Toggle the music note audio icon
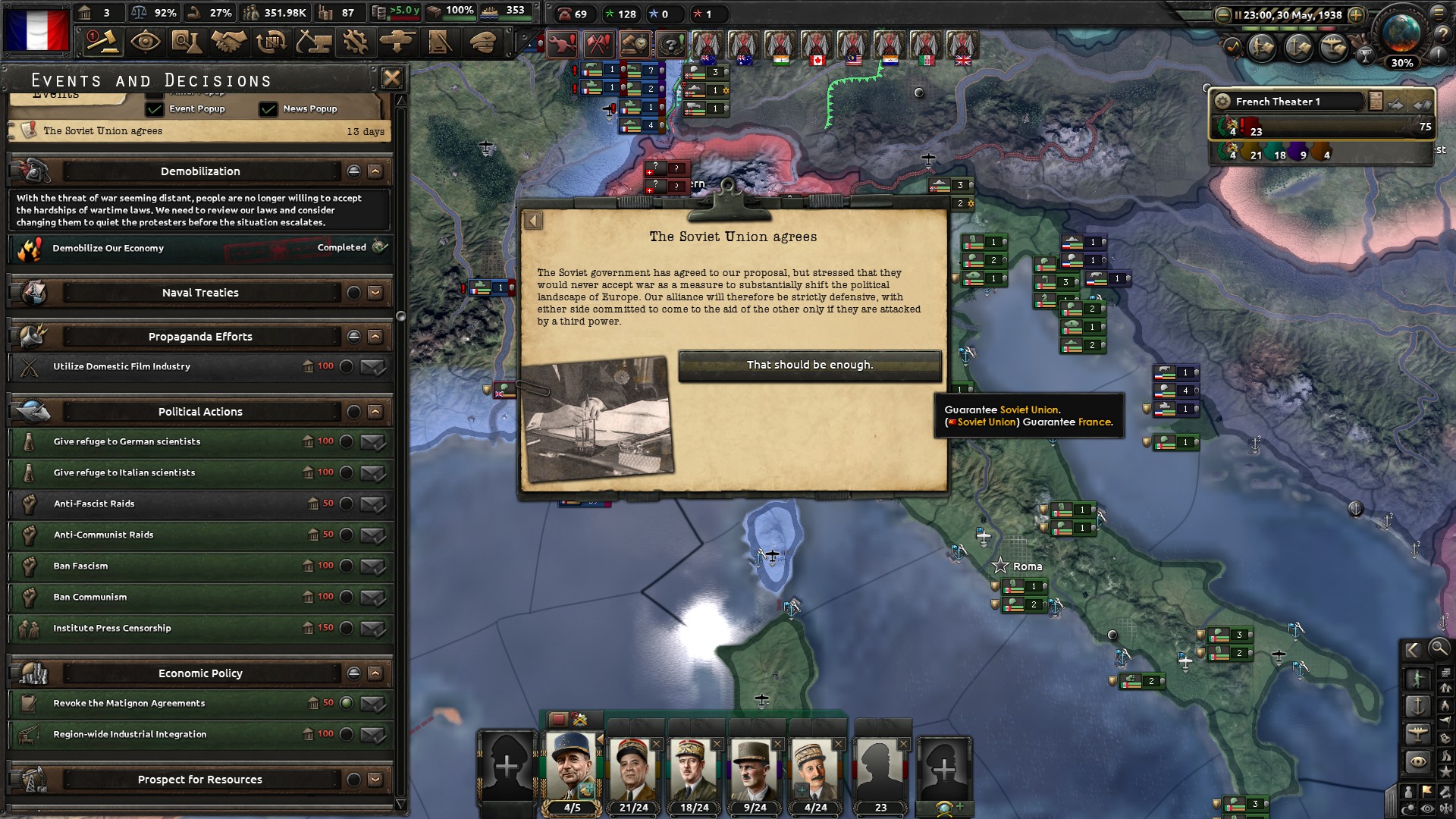 point(1234,45)
